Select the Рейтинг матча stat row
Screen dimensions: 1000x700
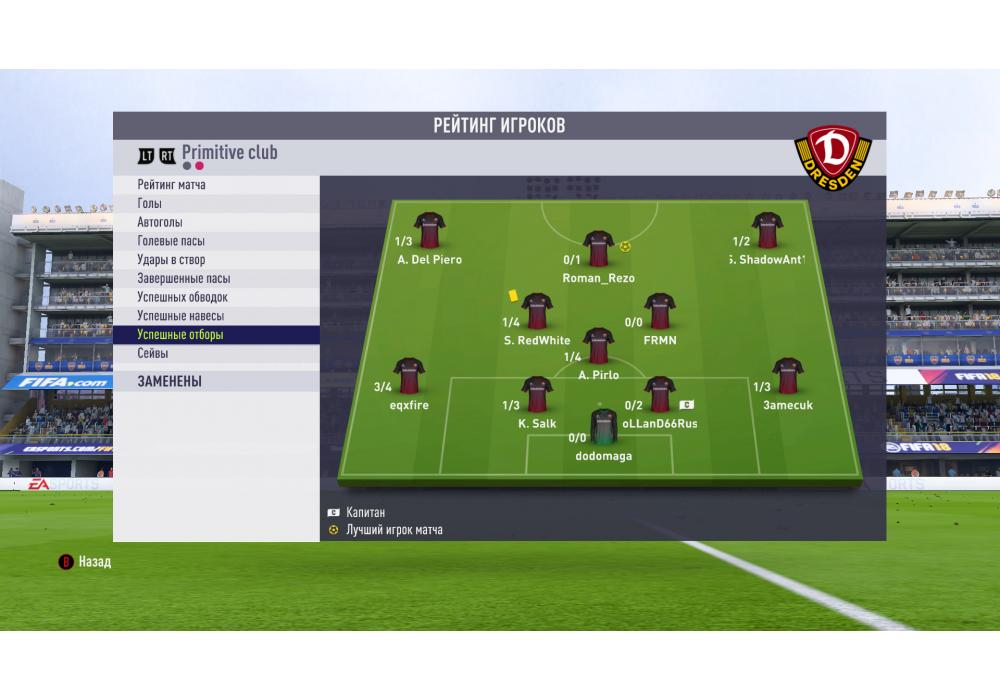pyautogui.click(x=216, y=185)
